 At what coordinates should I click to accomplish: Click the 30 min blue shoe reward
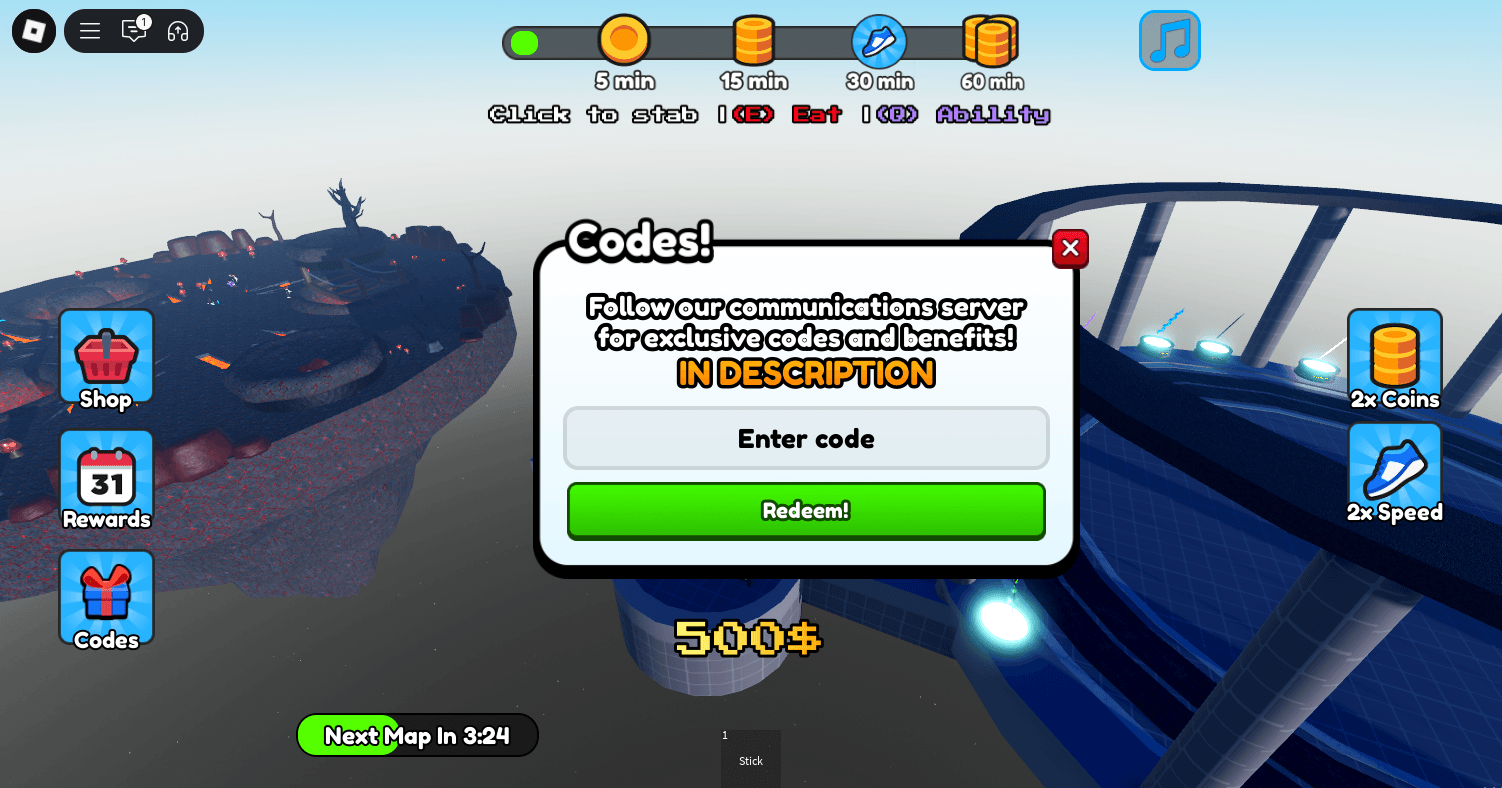point(880,42)
